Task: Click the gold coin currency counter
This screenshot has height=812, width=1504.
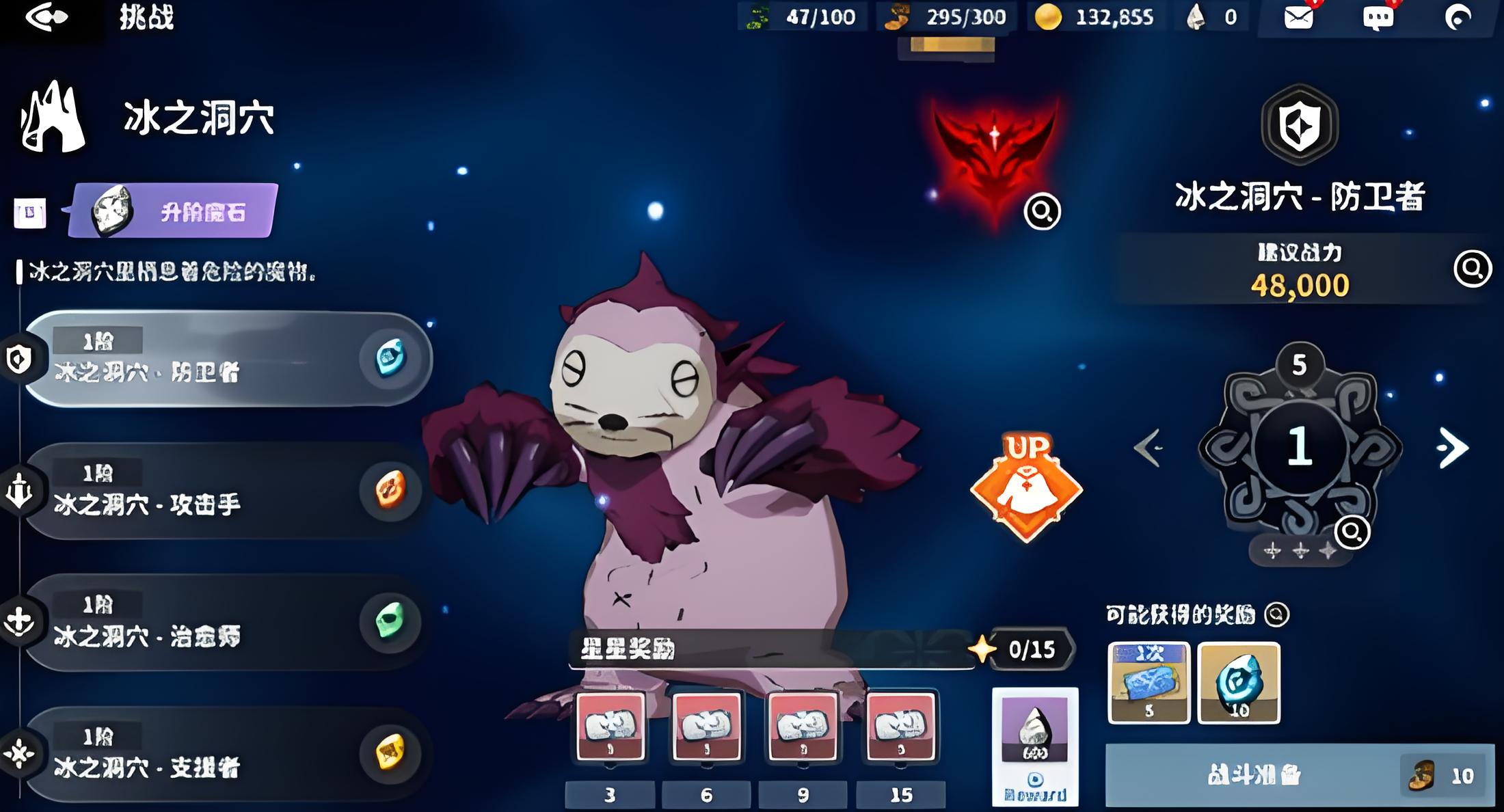Action: tap(1092, 17)
